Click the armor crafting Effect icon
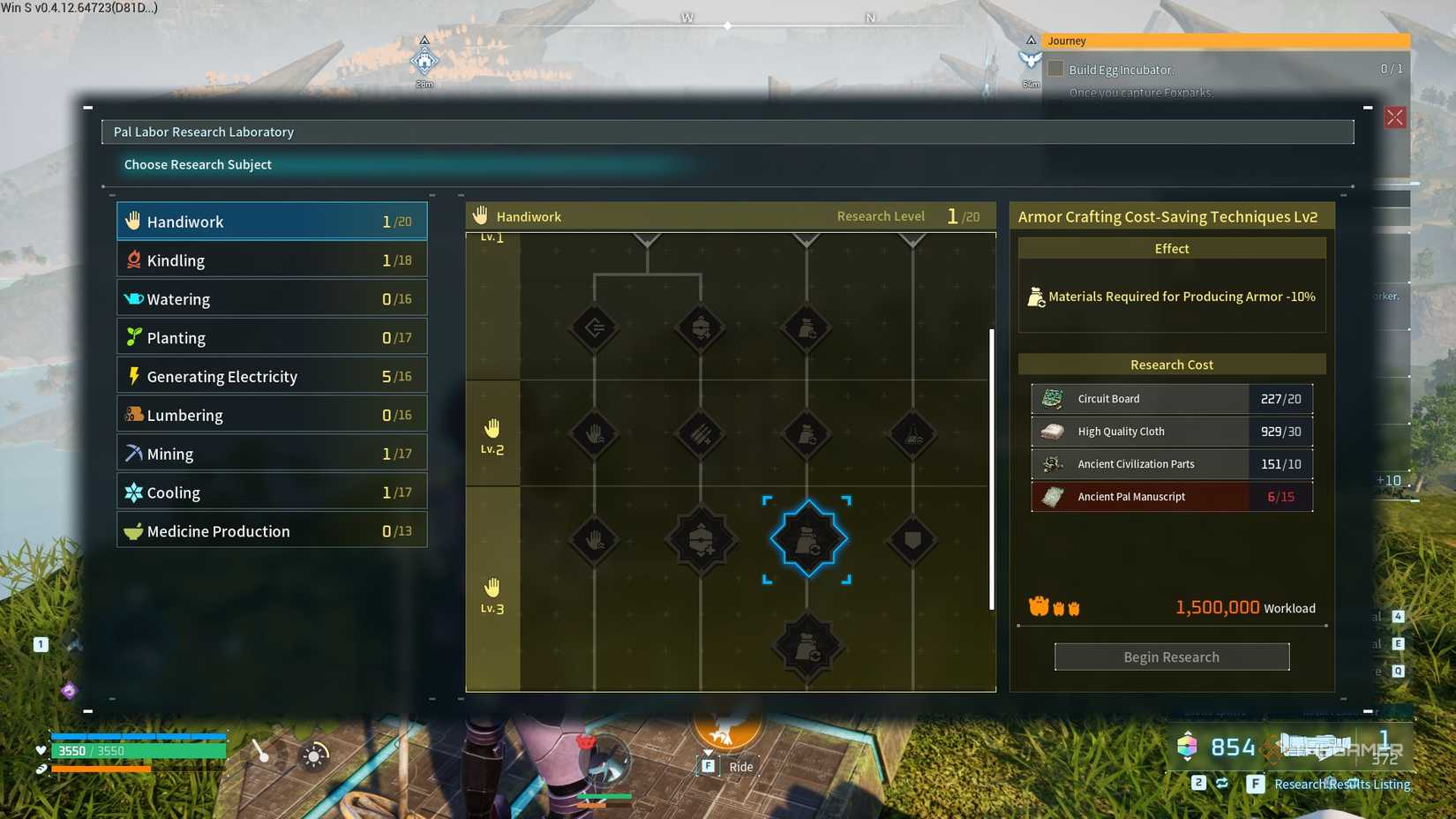 [1036, 297]
